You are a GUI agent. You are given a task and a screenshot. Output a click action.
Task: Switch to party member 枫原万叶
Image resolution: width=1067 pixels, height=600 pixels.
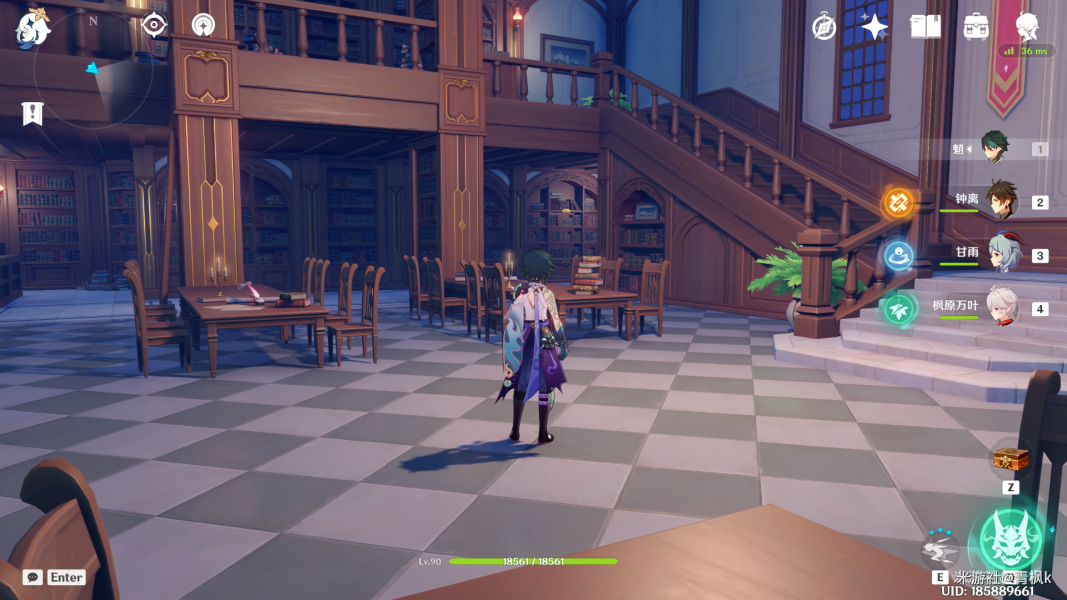(1001, 308)
